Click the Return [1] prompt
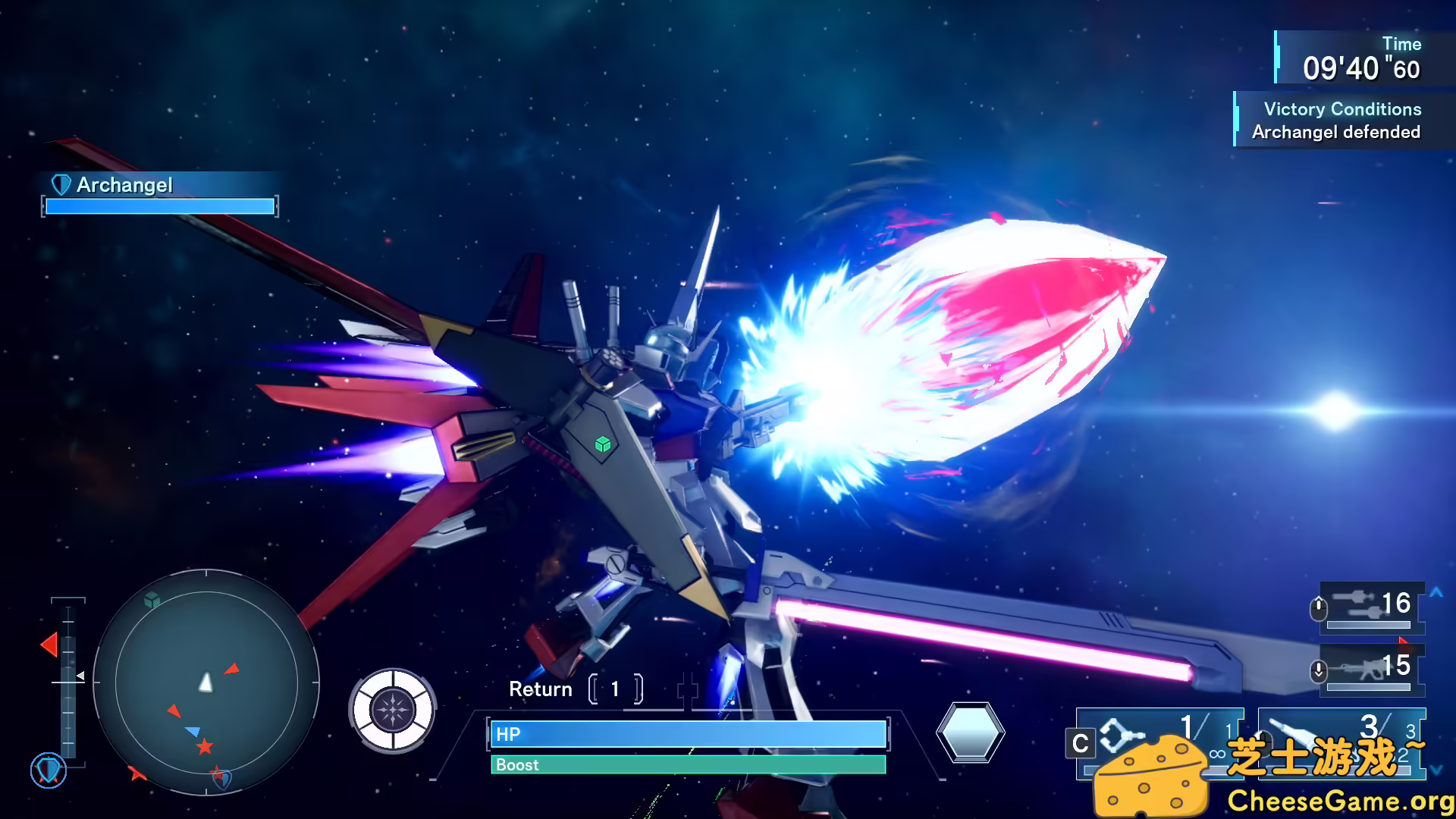Viewport: 1456px width, 819px height. [574, 689]
